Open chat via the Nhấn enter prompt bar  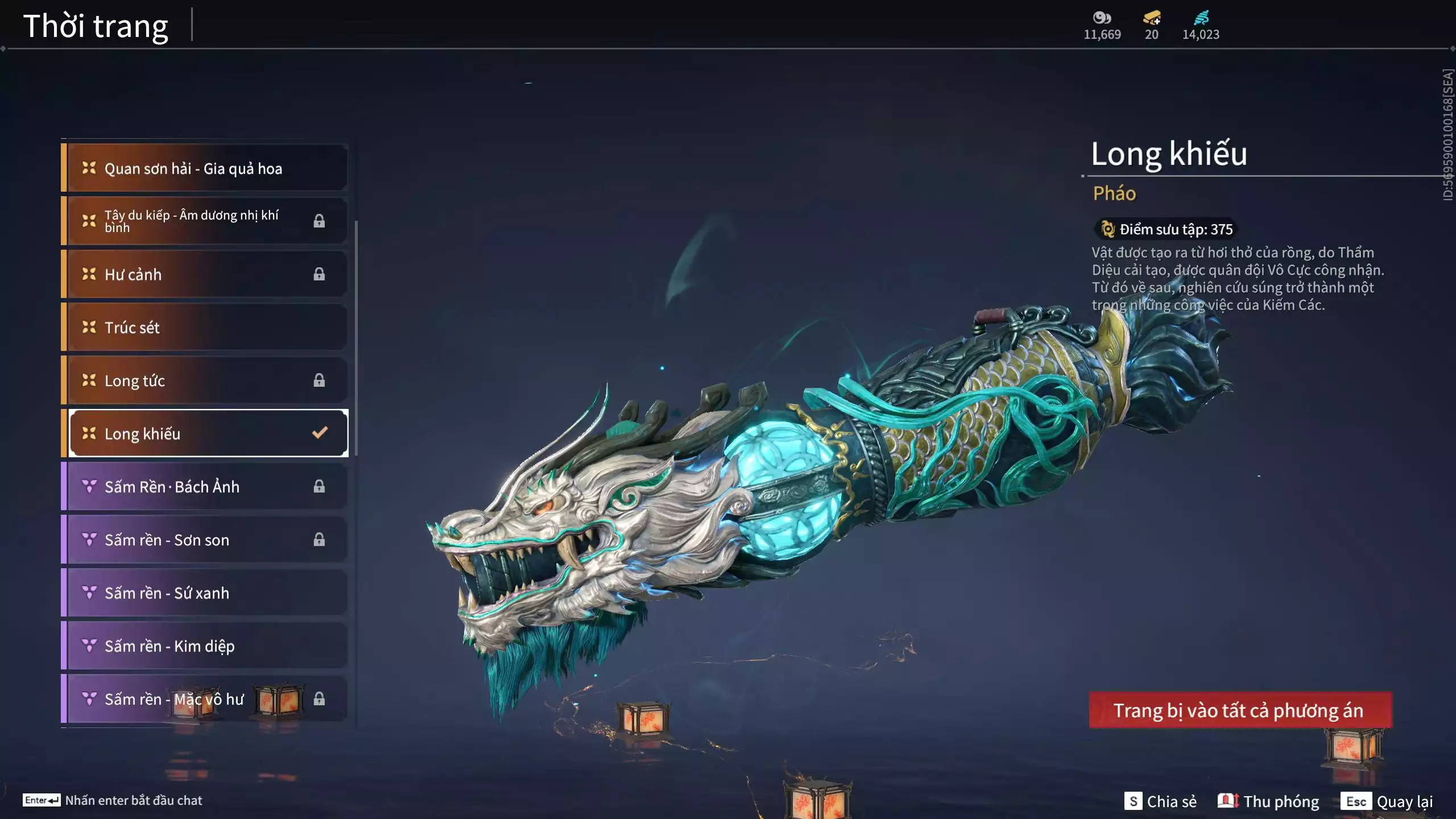coord(113,800)
